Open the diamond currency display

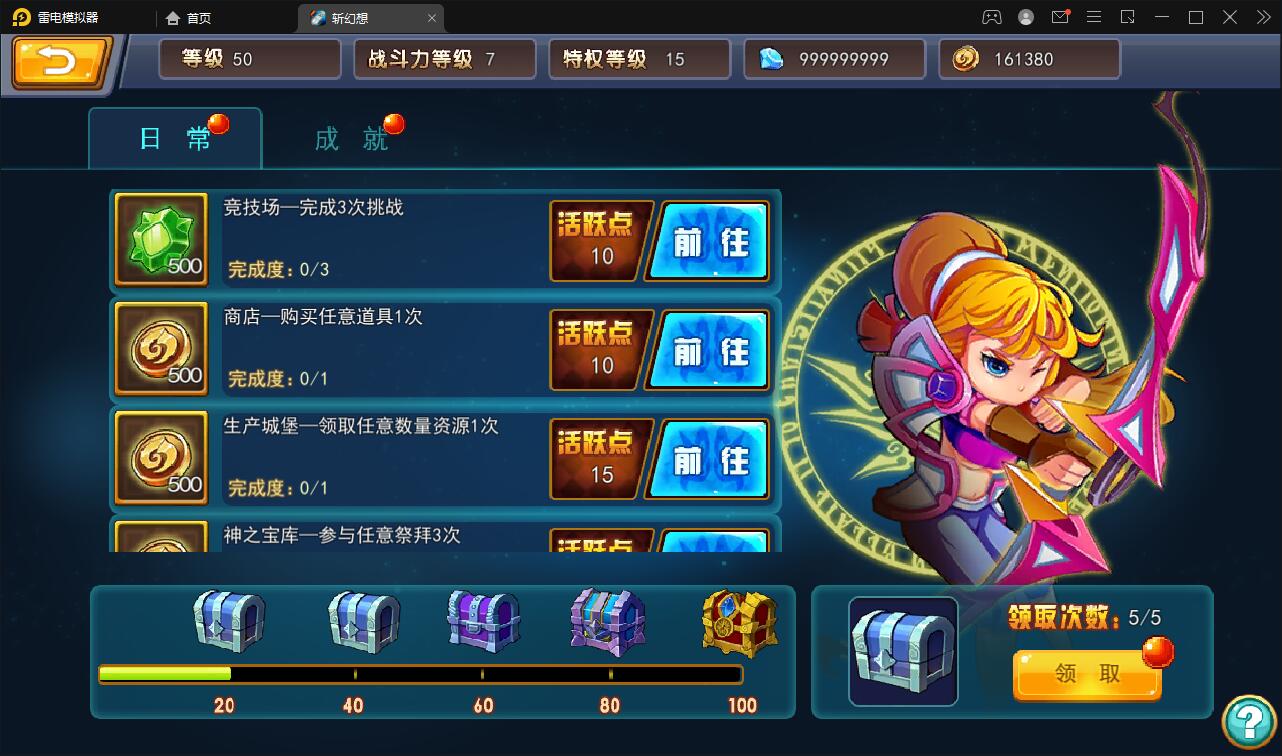834,58
